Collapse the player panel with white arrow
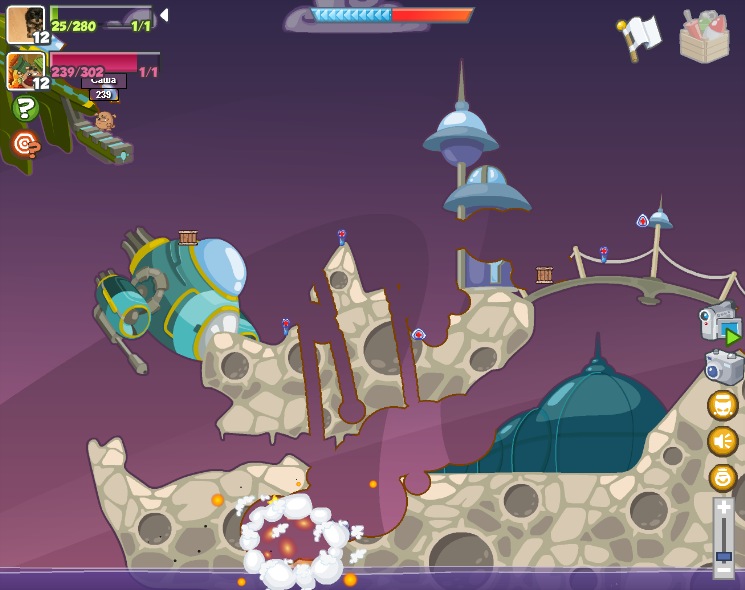The height and width of the screenshot is (590, 745). click(x=164, y=16)
